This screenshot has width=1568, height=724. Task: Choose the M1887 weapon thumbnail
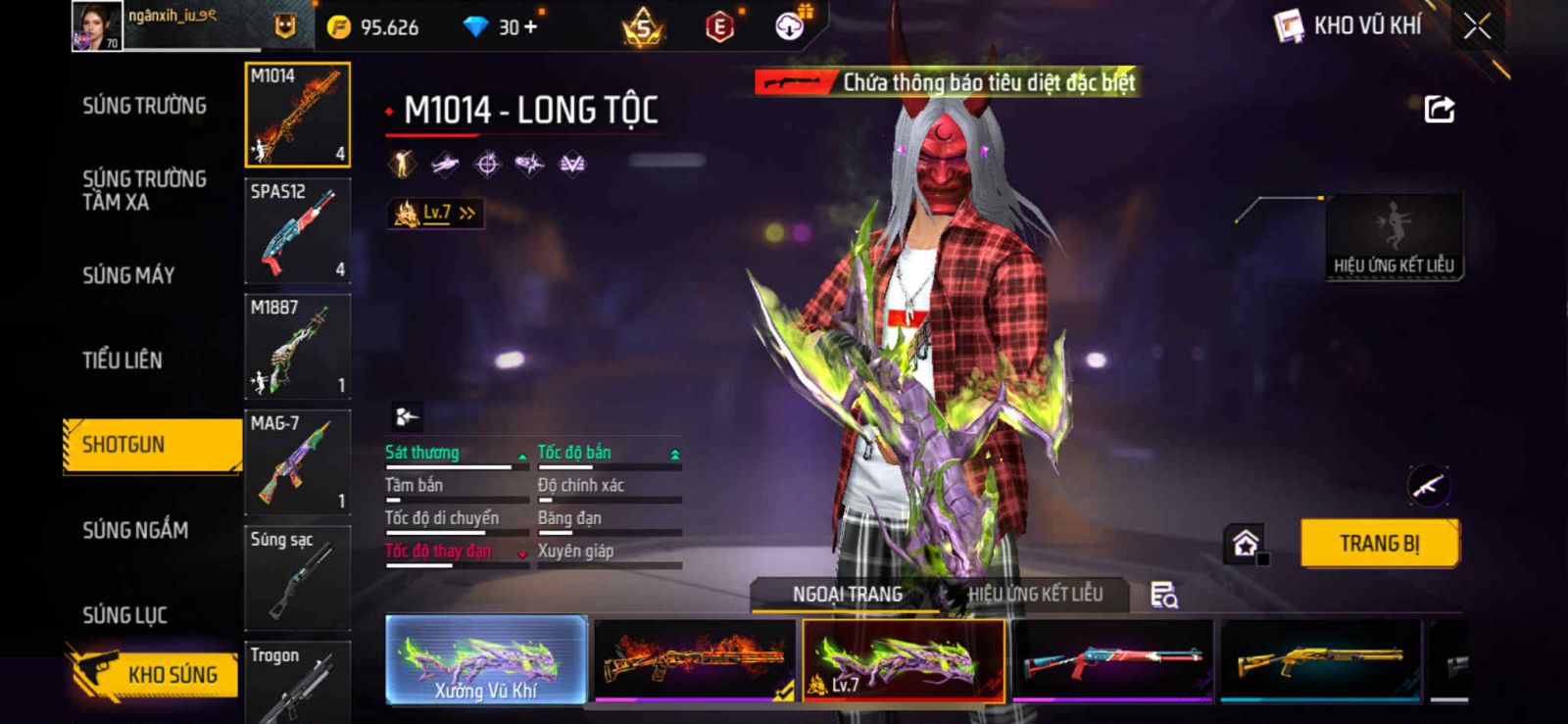coord(297,346)
